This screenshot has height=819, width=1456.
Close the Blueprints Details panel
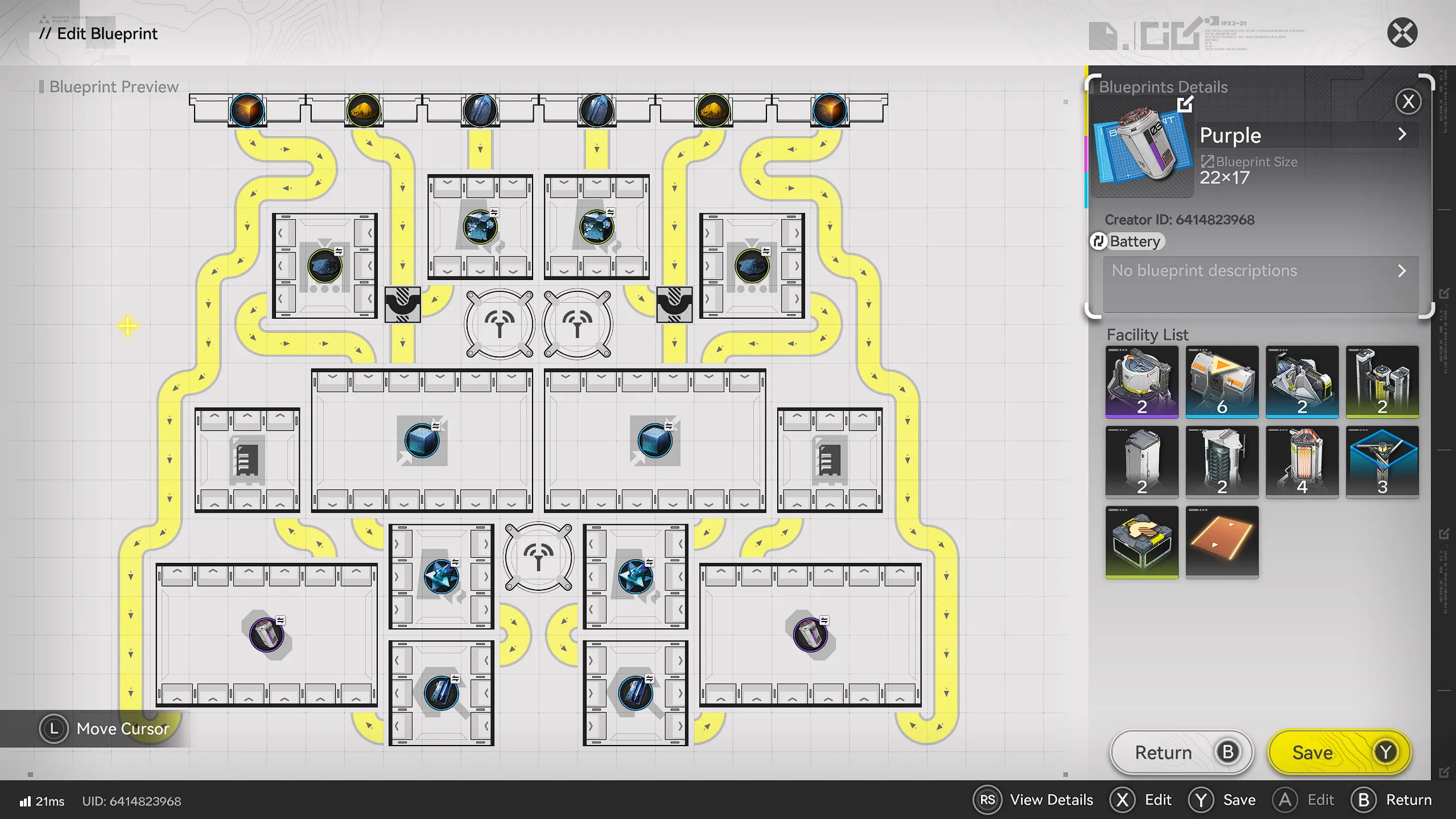click(1408, 102)
